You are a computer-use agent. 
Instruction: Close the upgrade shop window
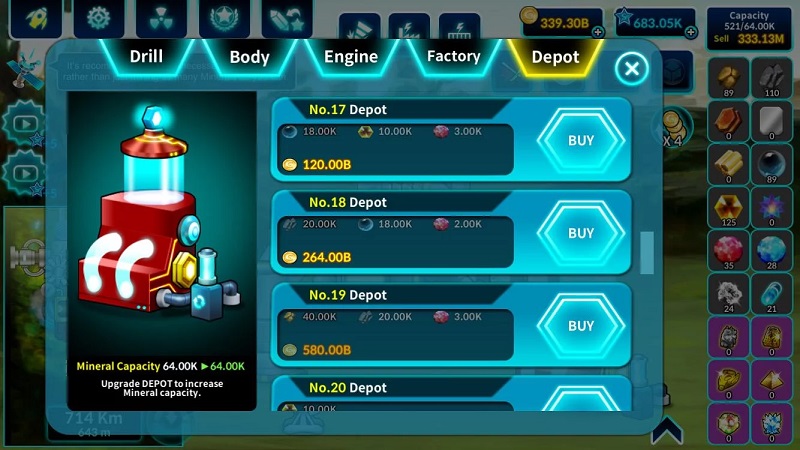[x=631, y=68]
